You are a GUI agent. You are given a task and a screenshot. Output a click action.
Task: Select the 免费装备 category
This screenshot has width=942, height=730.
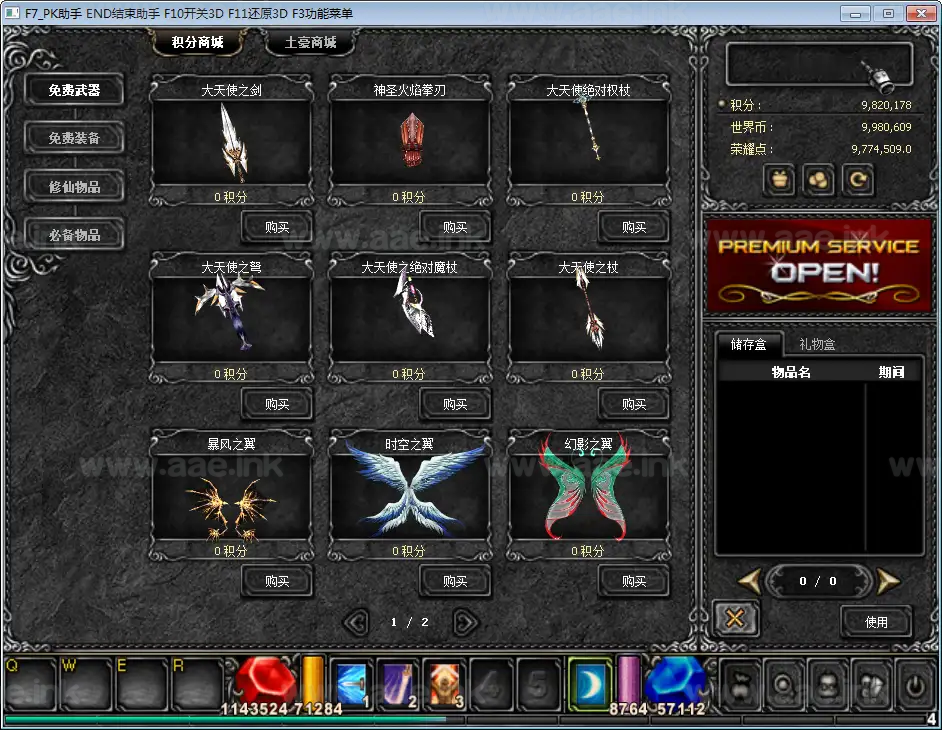[x=74, y=138]
